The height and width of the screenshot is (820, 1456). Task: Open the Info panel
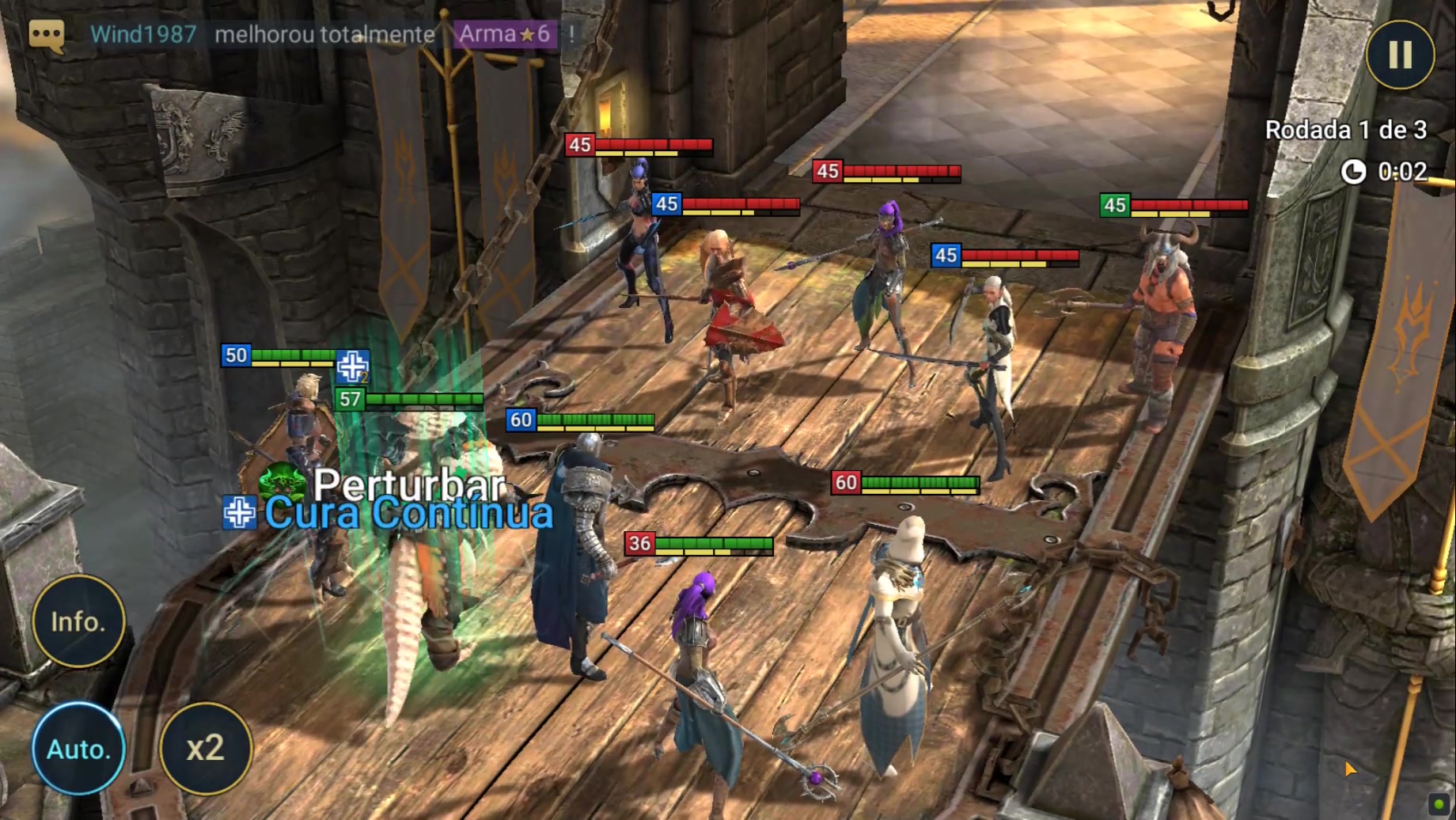(78, 621)
